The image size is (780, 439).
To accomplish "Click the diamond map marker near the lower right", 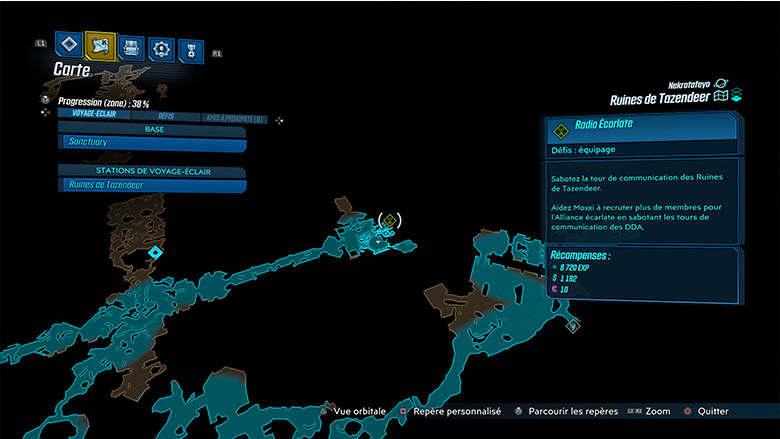I will click(x=572, y=325).
